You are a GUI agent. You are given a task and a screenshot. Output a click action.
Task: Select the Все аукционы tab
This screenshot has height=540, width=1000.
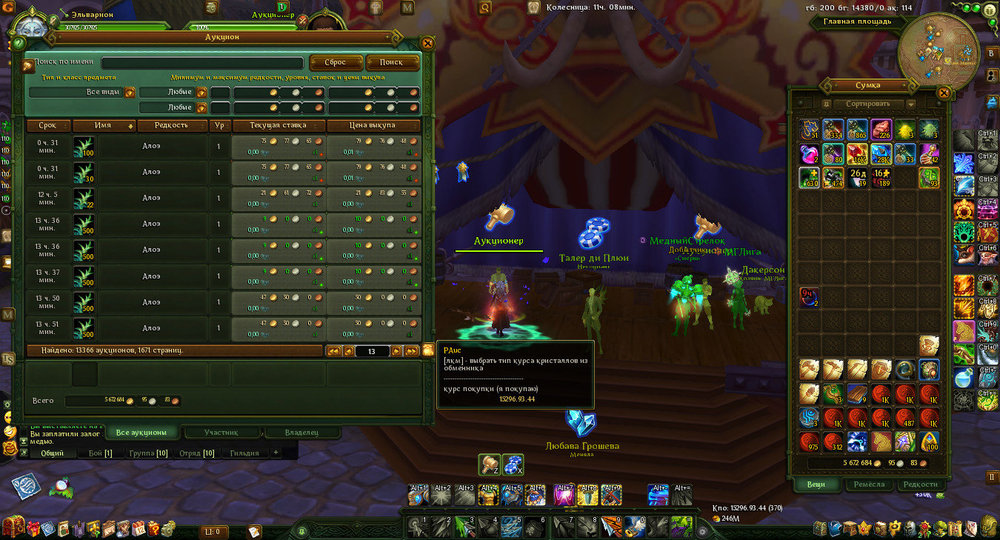(140, 432)
